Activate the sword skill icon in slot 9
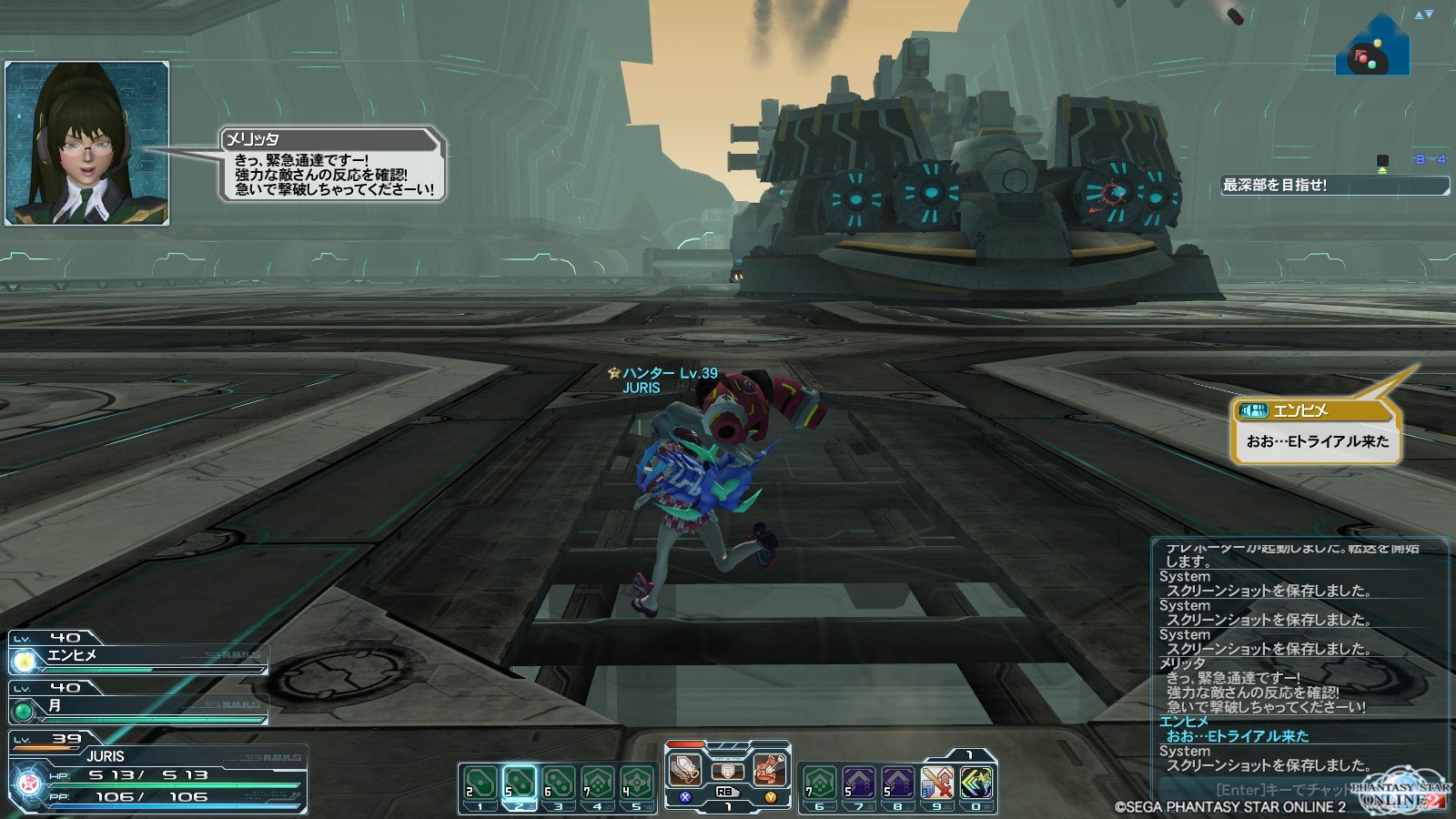 [x=936, y=783]
